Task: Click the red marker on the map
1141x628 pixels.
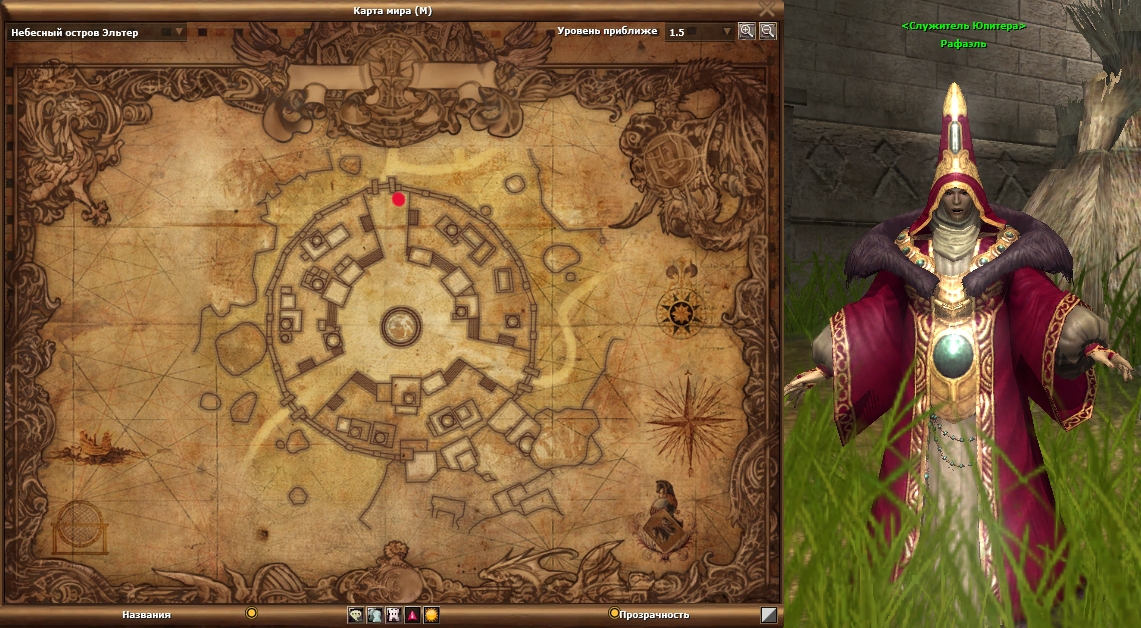Action: coord(399,199)
